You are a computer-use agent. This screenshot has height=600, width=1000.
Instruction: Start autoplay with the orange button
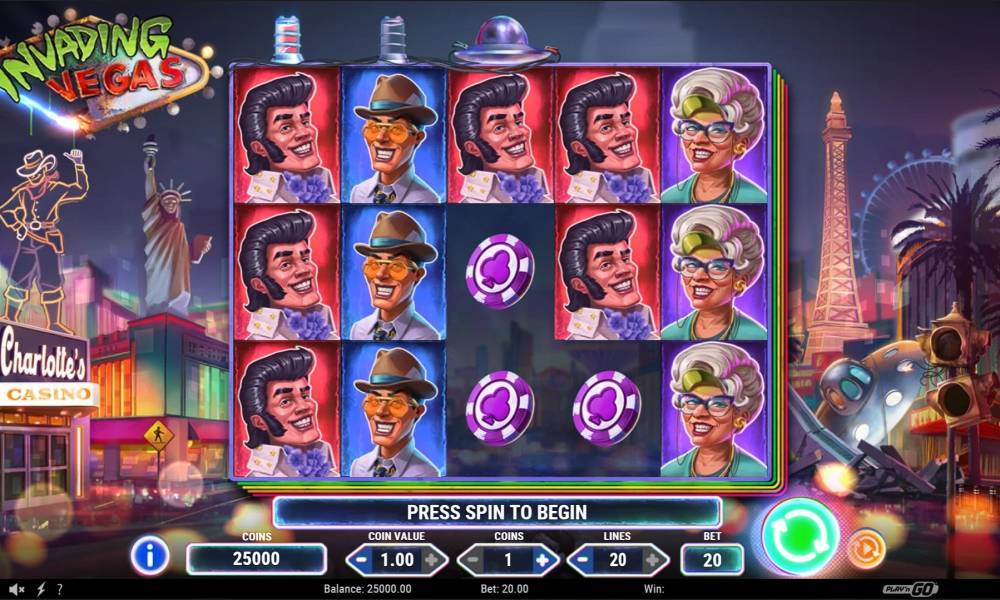point(866,549)
